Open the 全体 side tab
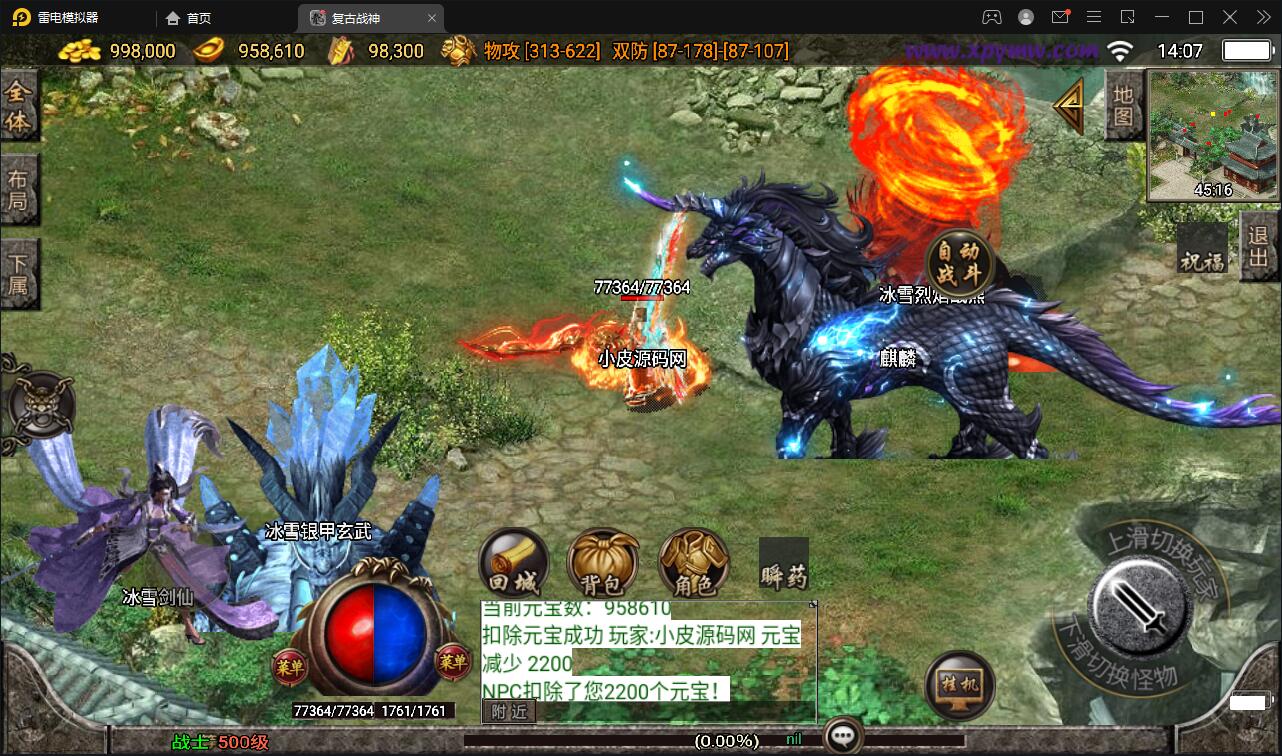The image size is (1282, 756). [x=19, y=105]
